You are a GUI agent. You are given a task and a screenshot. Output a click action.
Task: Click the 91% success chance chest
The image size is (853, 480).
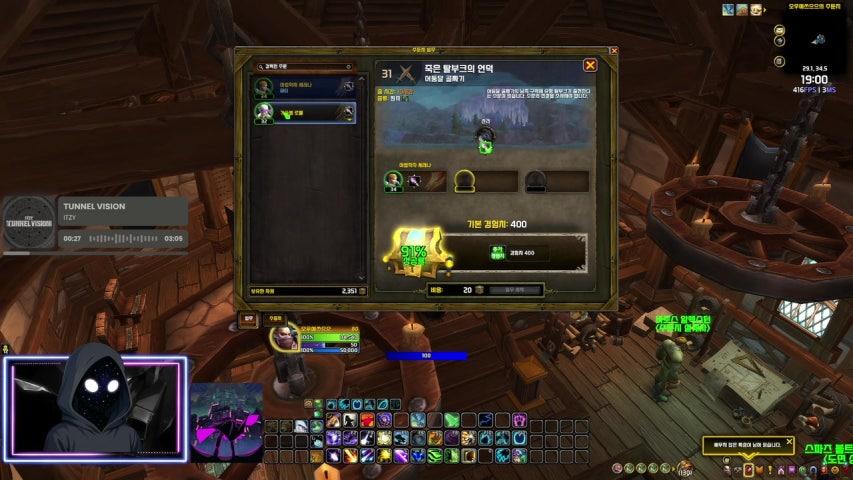click(412, 254)
